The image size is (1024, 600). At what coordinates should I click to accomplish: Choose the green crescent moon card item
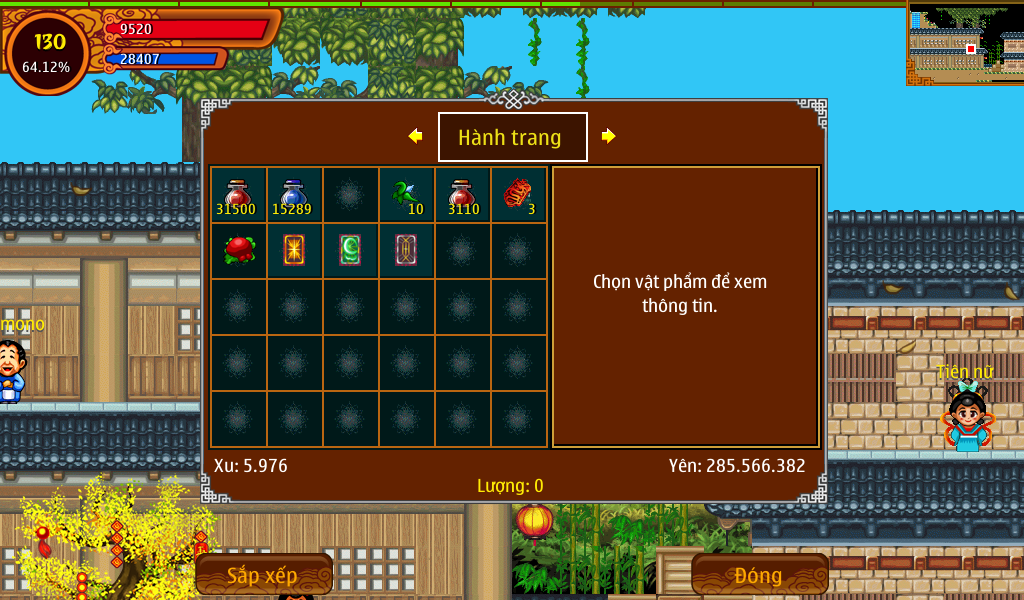tap(350, 250)
